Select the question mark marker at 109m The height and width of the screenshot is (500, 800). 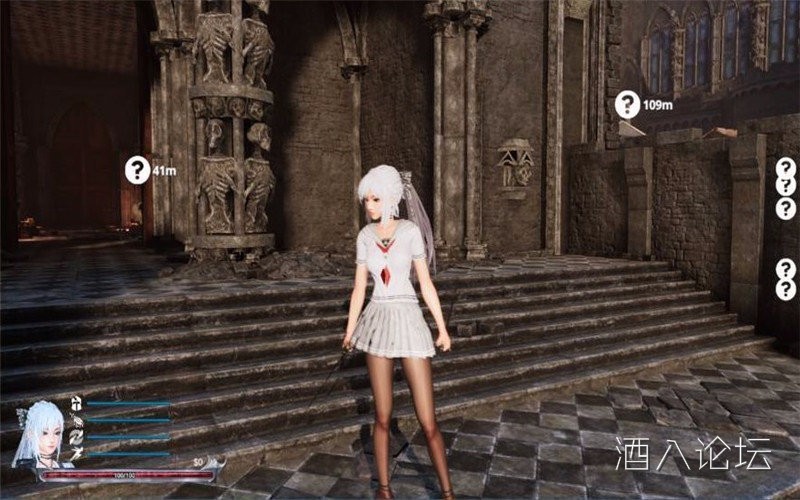[x=627, y=104]
